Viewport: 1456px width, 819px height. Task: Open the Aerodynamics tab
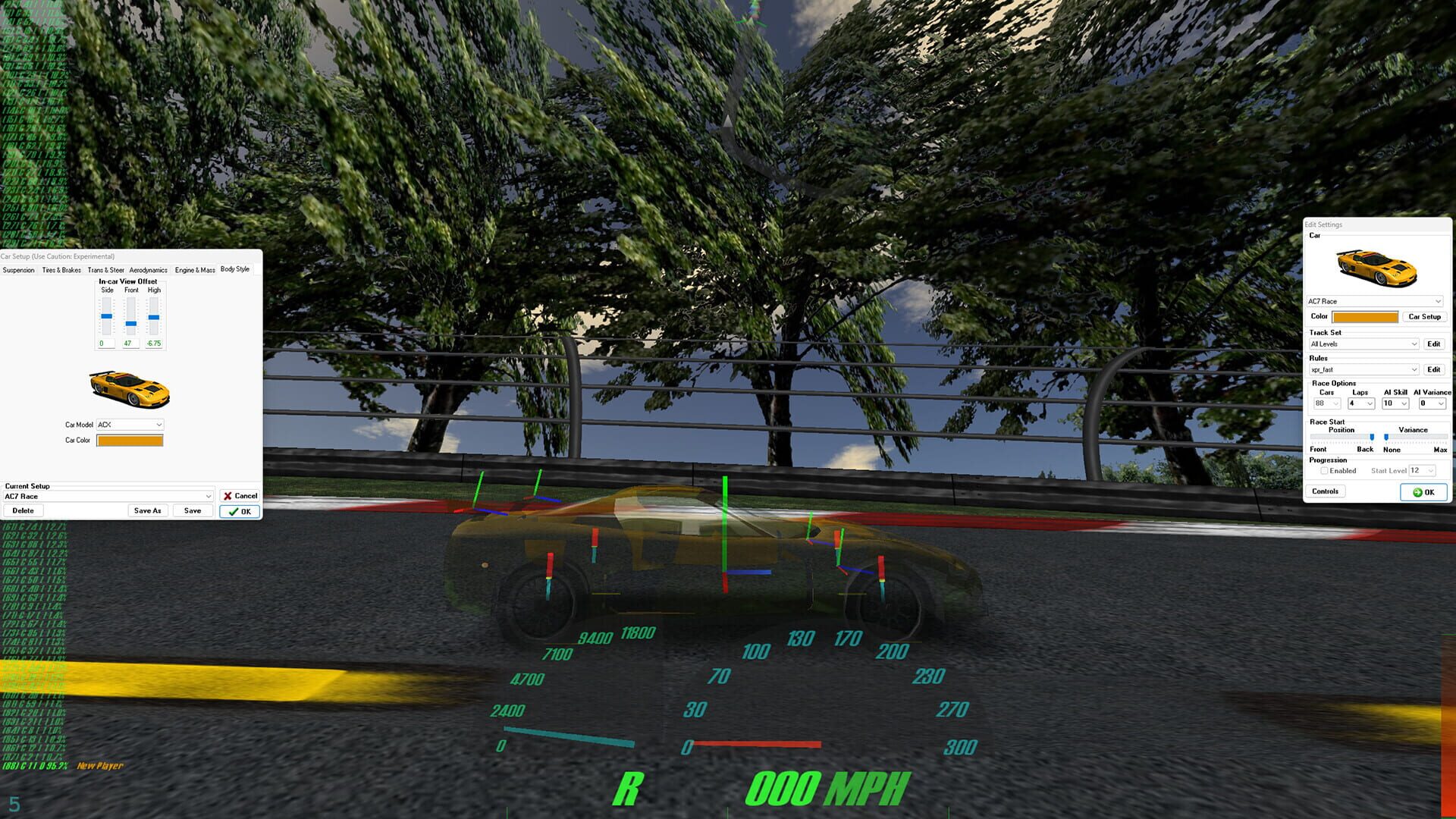click(149, 269)
